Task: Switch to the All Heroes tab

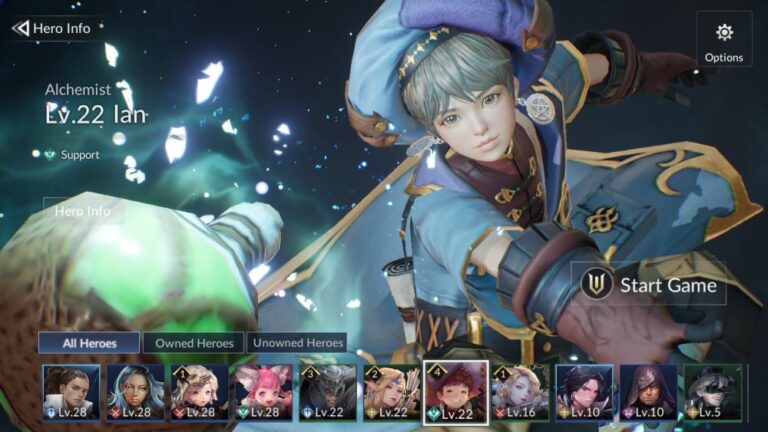Action: tap(89, 343)
